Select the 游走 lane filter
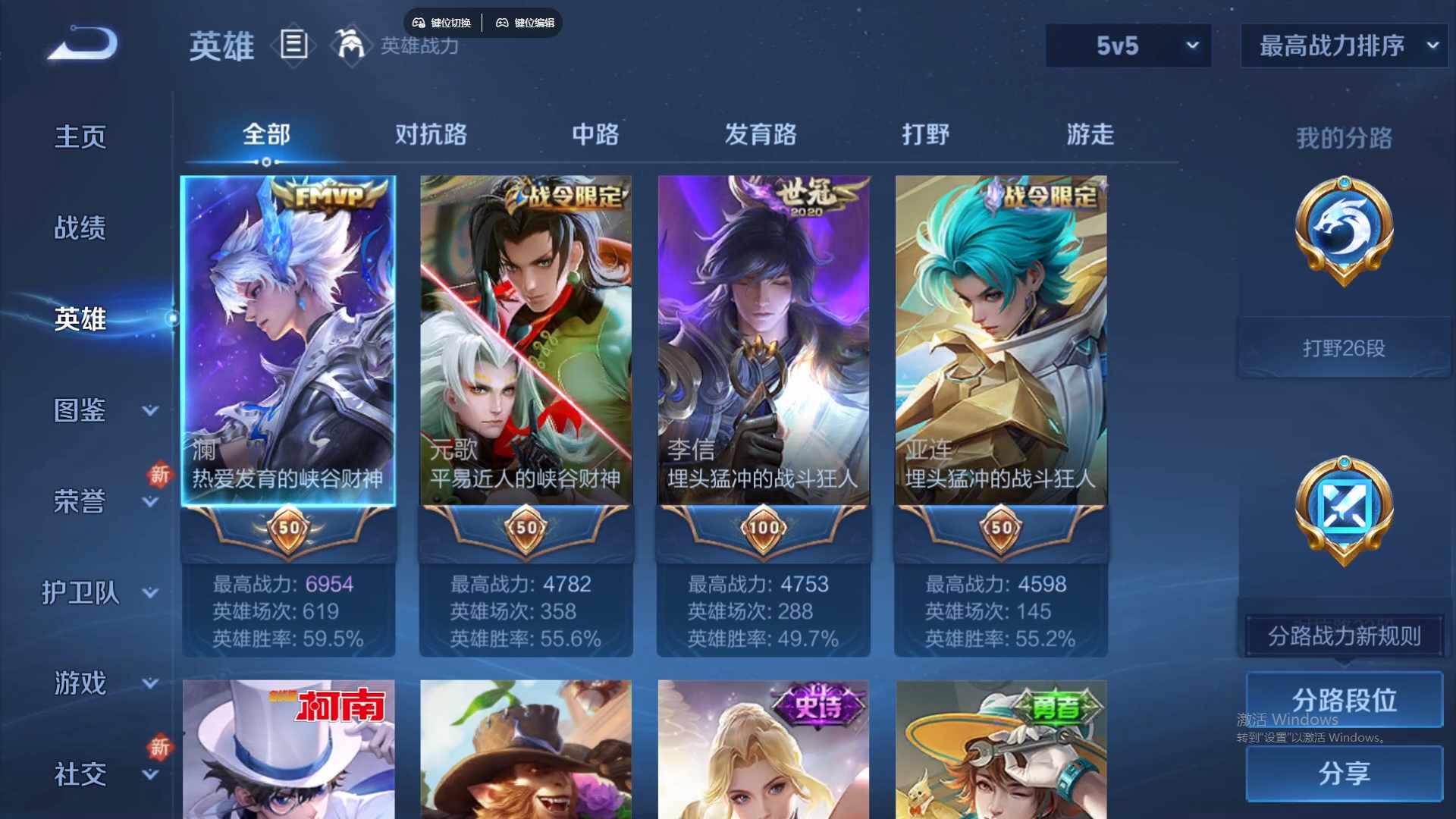The width and height of the screenshot is (1456, 819). (x=1090, y=133)
